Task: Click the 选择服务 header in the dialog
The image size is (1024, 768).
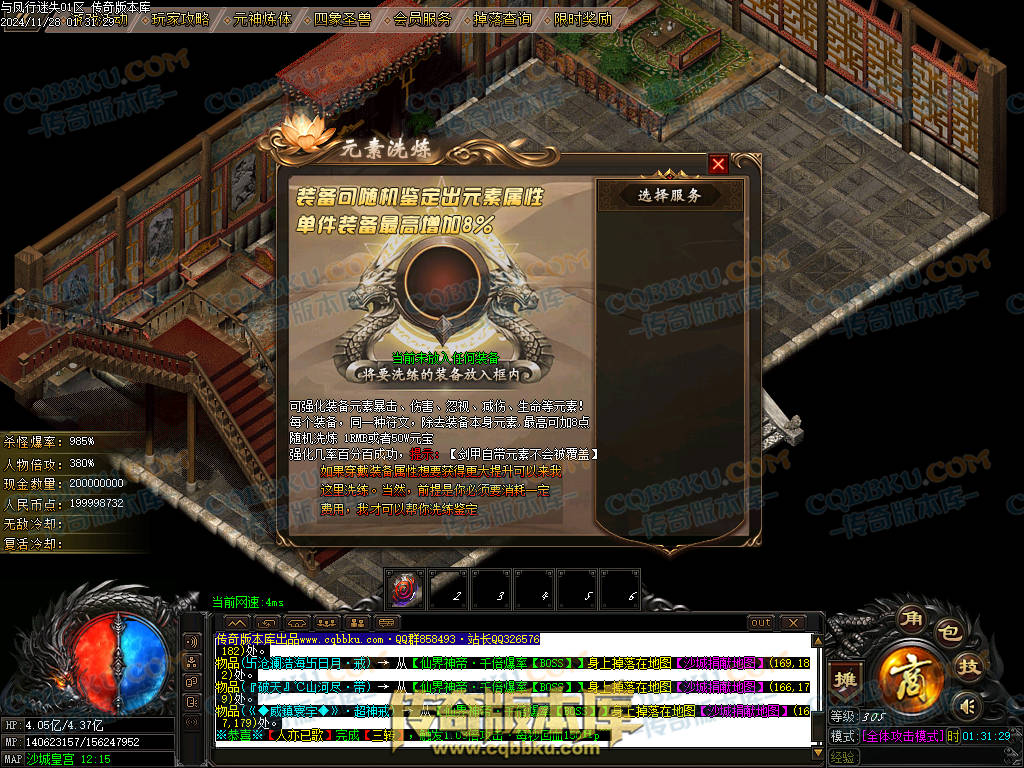Action: tap(670, 195)
